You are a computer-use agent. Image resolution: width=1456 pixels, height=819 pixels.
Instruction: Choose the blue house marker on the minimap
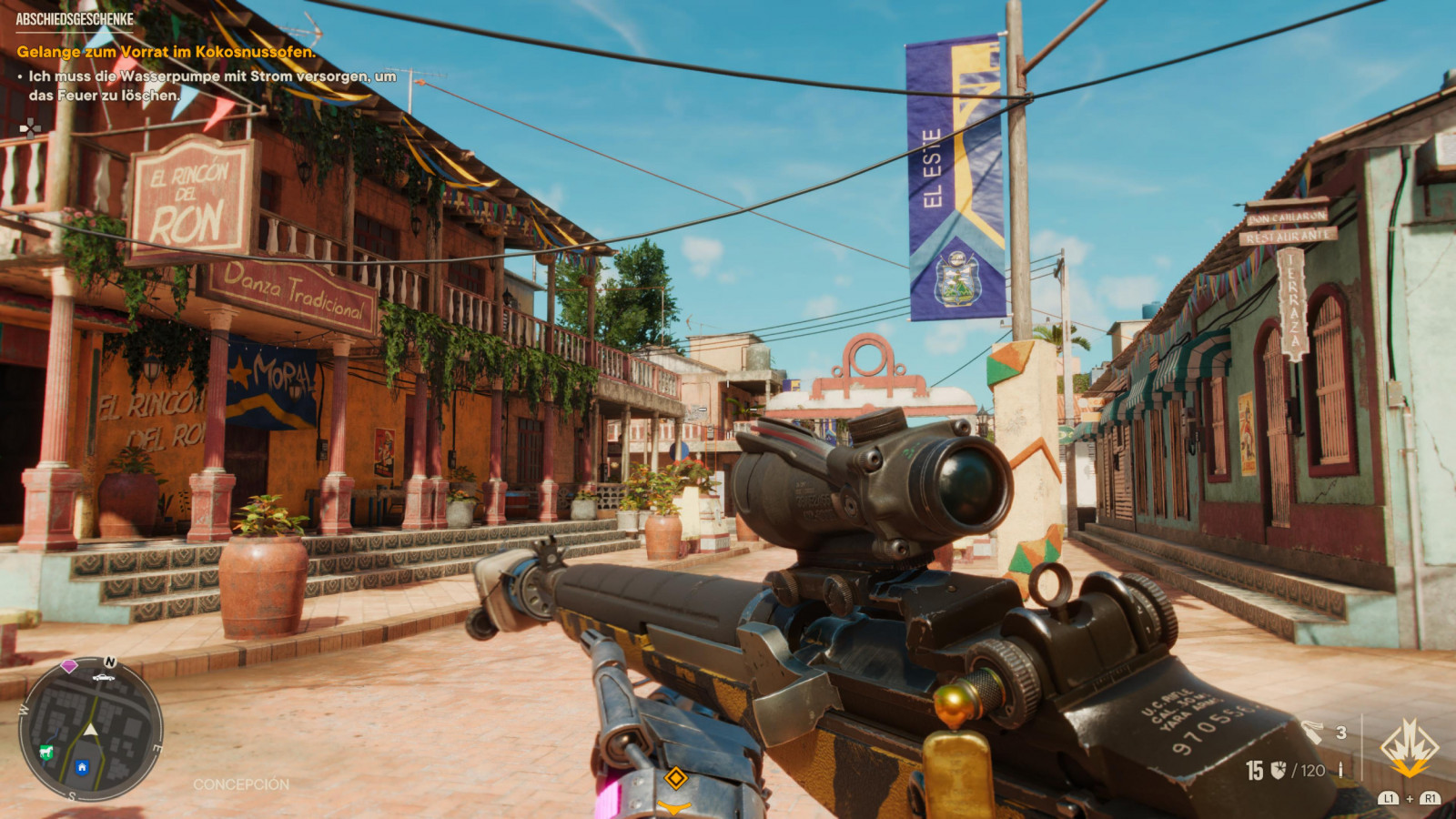pos(82,767)
